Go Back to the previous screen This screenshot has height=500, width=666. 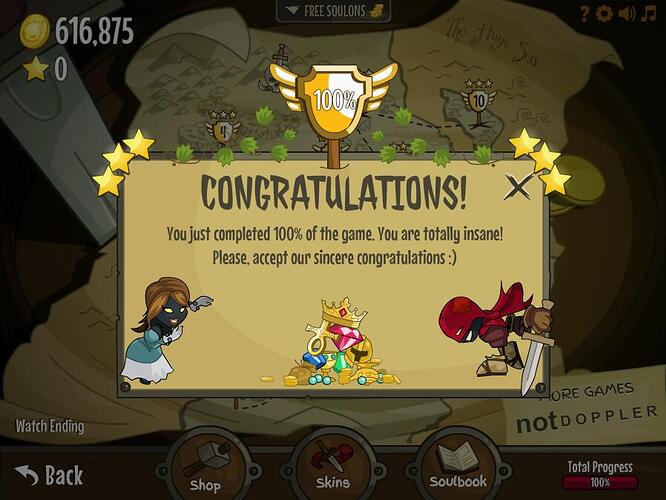click(x=49, y=474)
